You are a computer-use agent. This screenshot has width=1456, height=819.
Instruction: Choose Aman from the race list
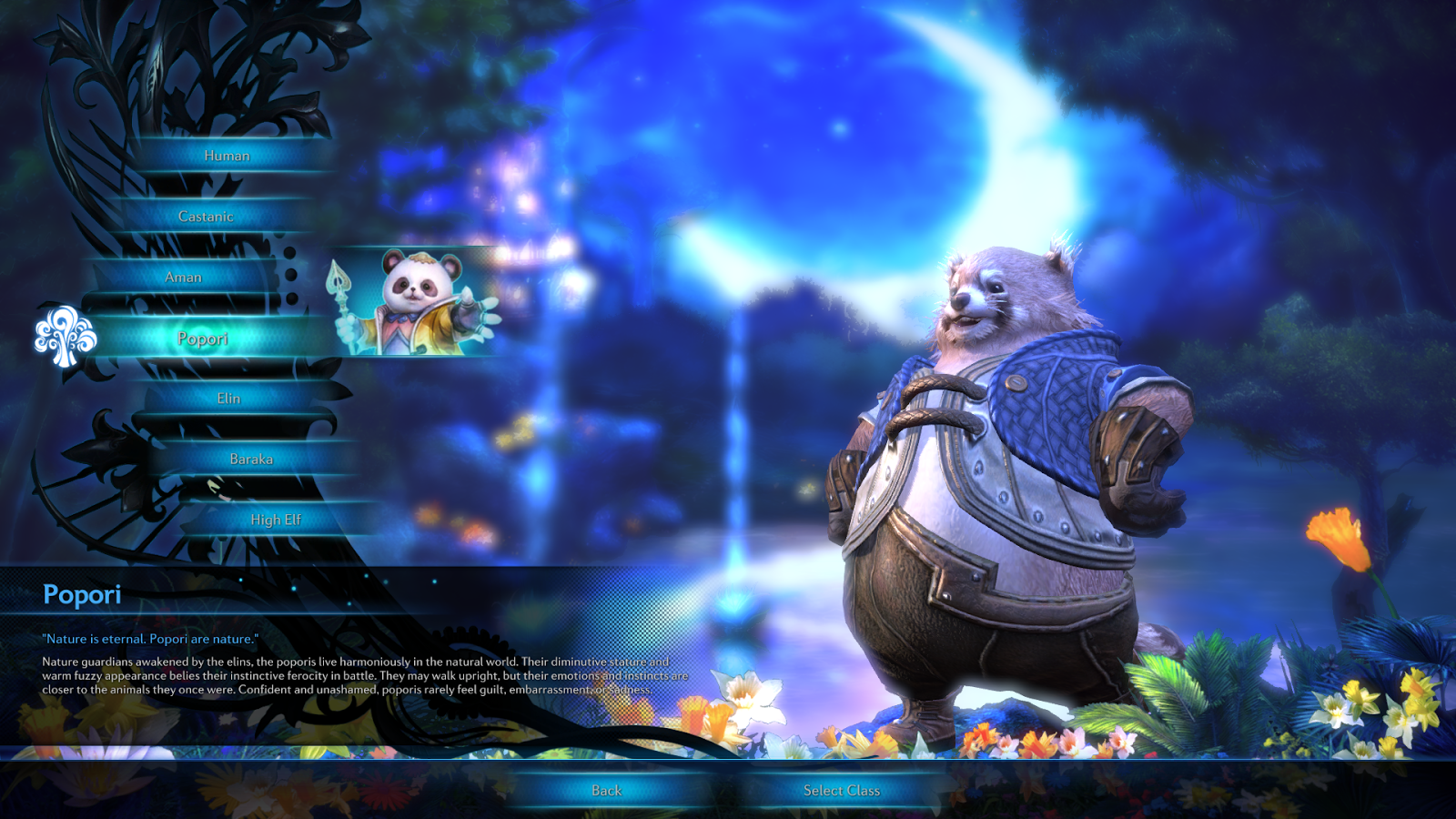coord(187,277)
